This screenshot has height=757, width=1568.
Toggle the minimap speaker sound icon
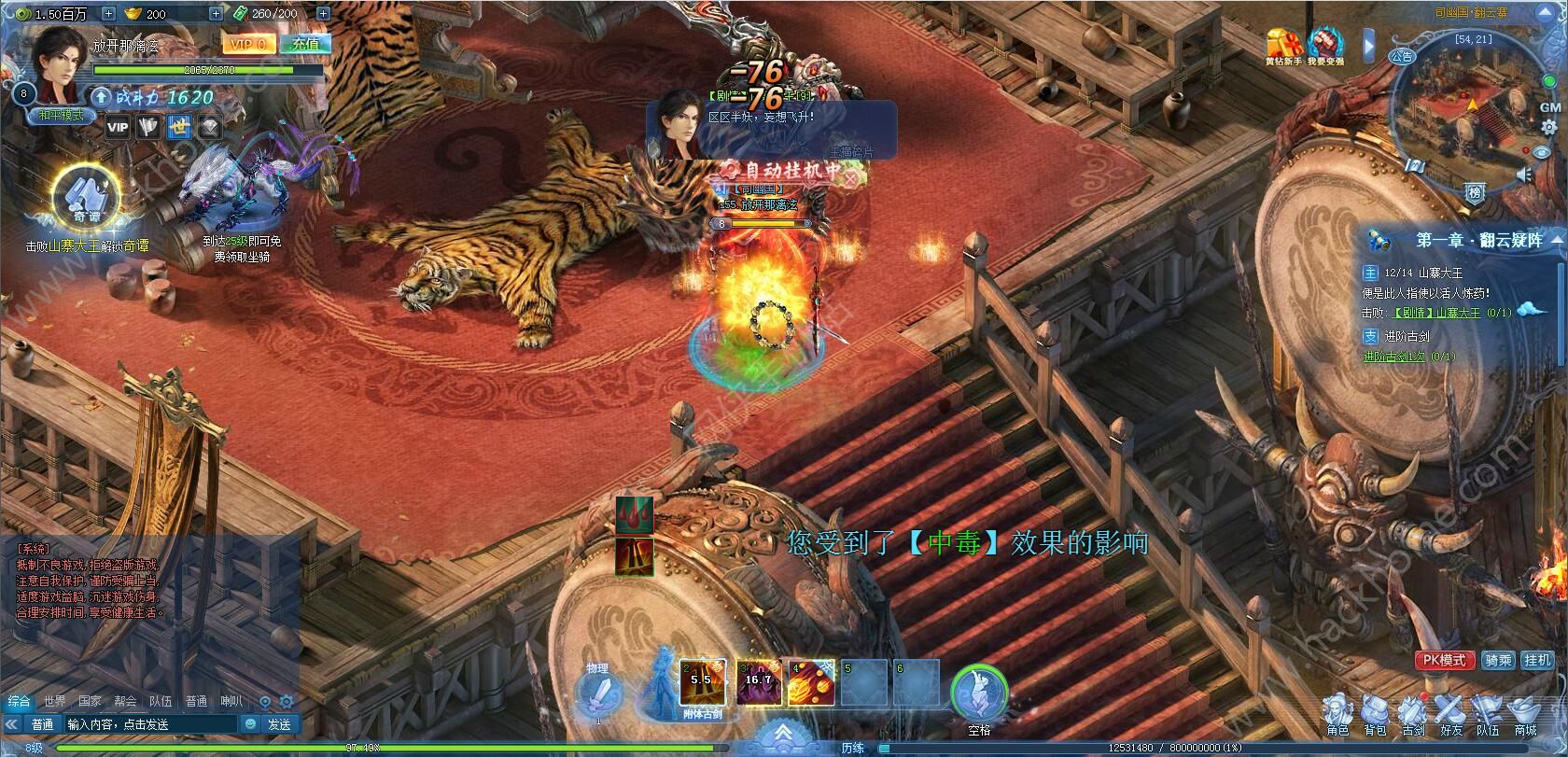click(x=1526, y=175)
